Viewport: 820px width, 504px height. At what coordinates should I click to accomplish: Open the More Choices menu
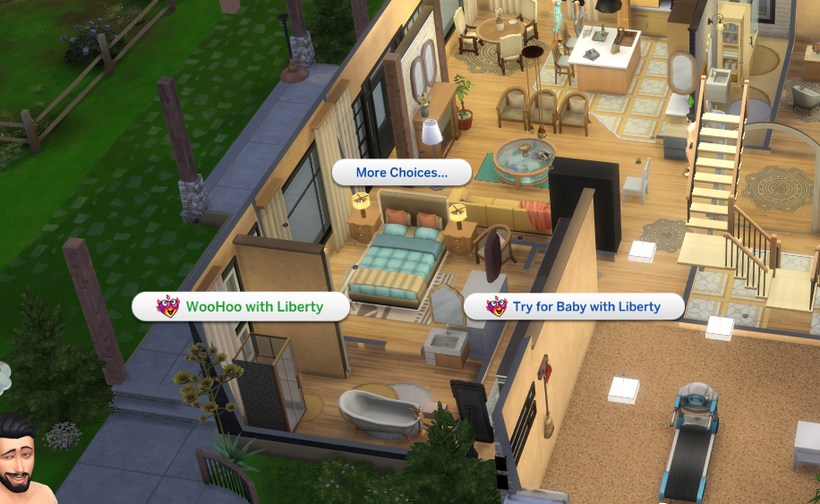tap(401, 172)
